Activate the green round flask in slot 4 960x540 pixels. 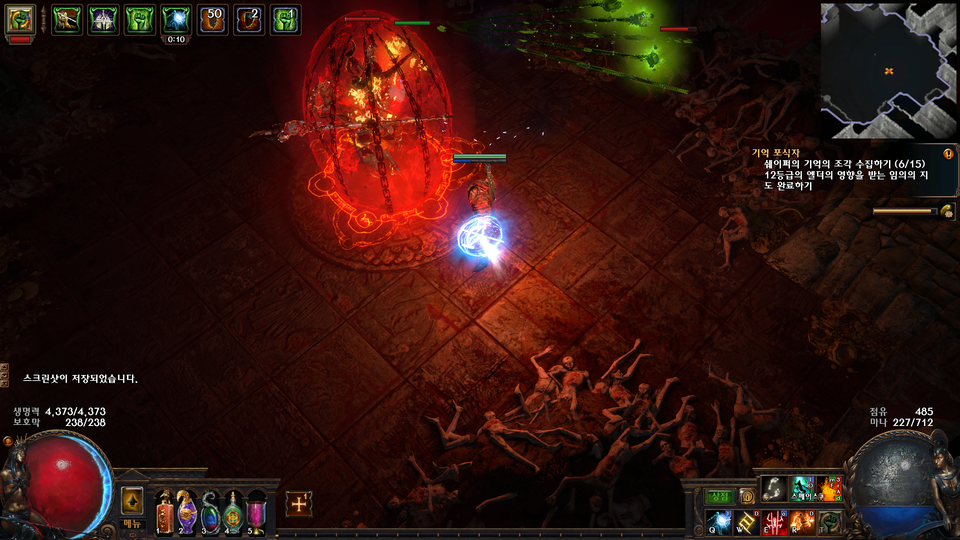pos(233,510)
